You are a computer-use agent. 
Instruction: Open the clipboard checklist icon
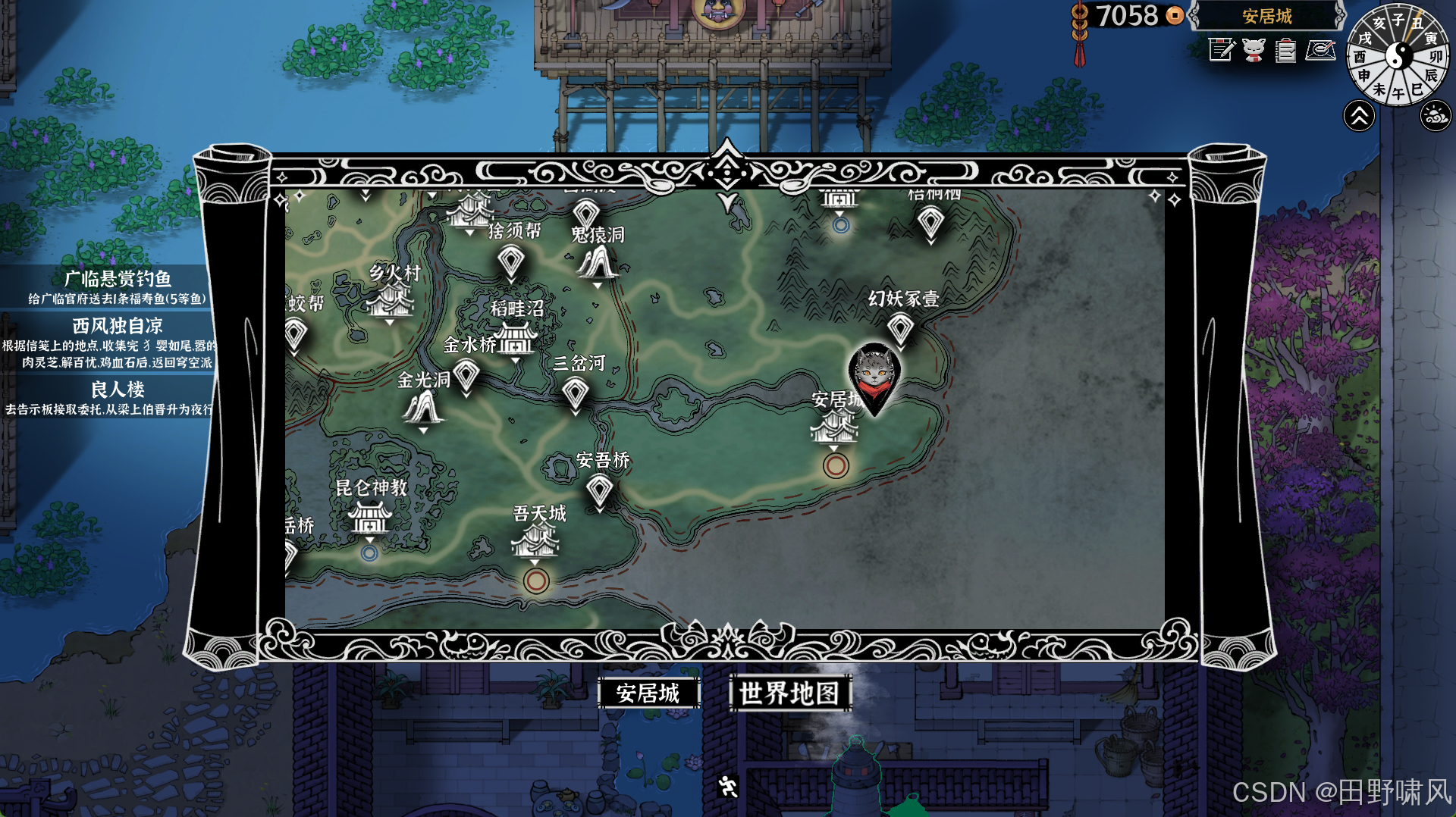click(1285, 51)
